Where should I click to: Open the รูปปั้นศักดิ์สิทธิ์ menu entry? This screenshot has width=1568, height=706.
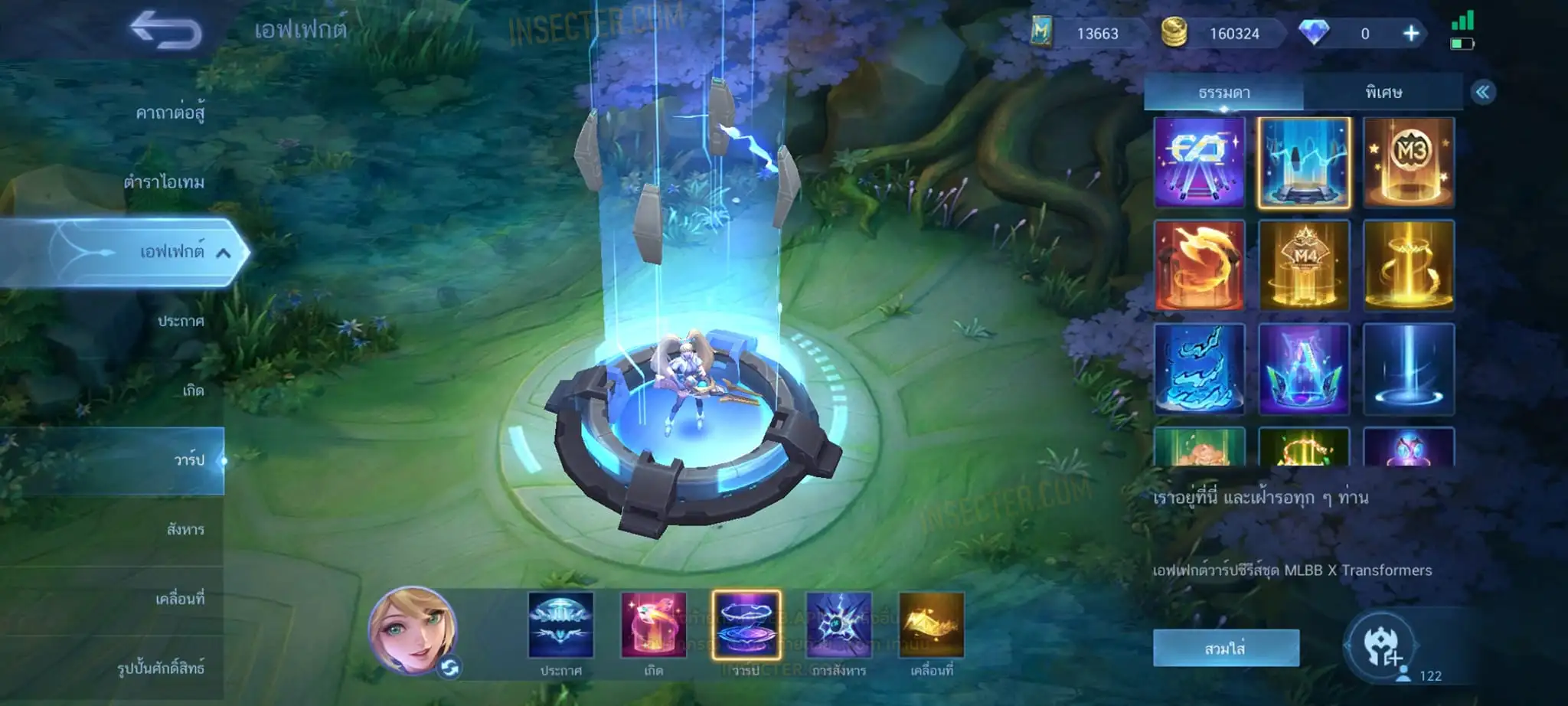(161, 668)
